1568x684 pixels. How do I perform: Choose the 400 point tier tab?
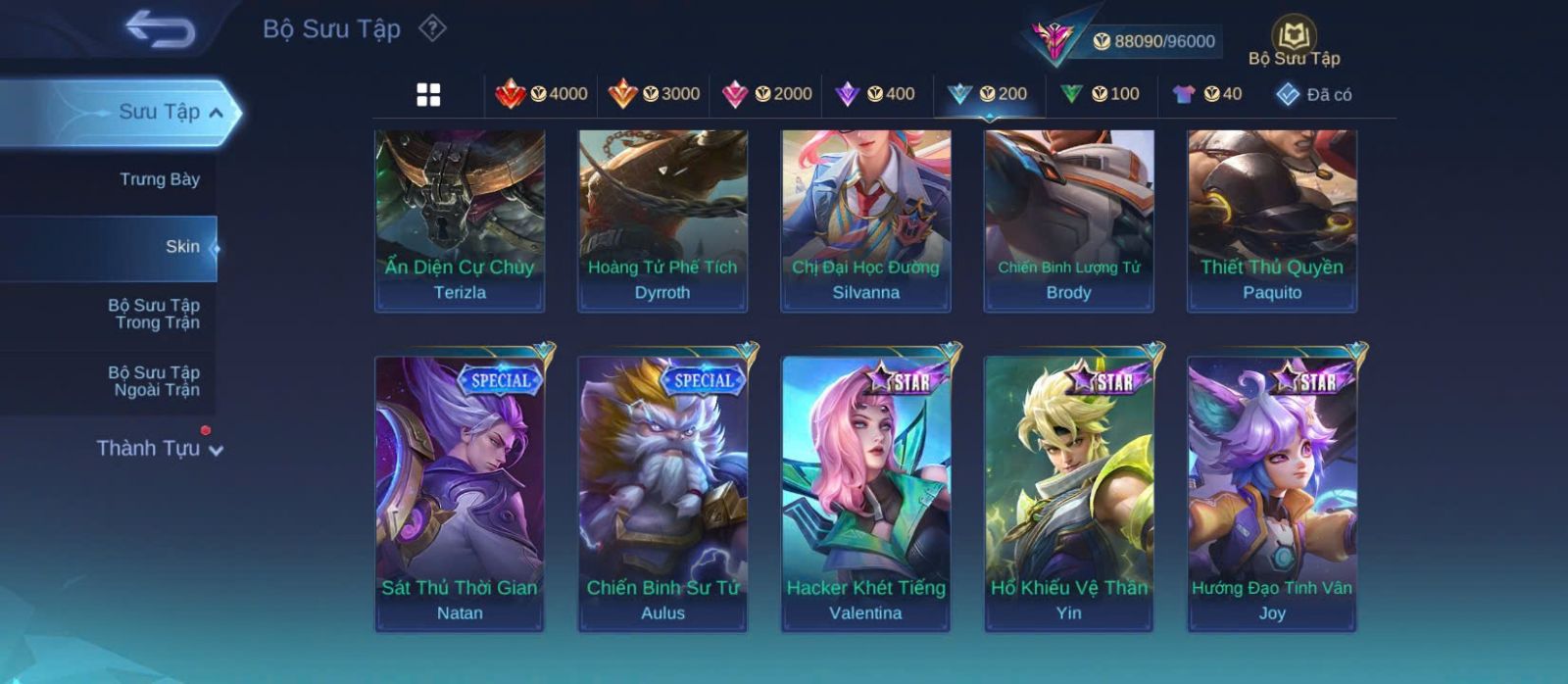875,94
